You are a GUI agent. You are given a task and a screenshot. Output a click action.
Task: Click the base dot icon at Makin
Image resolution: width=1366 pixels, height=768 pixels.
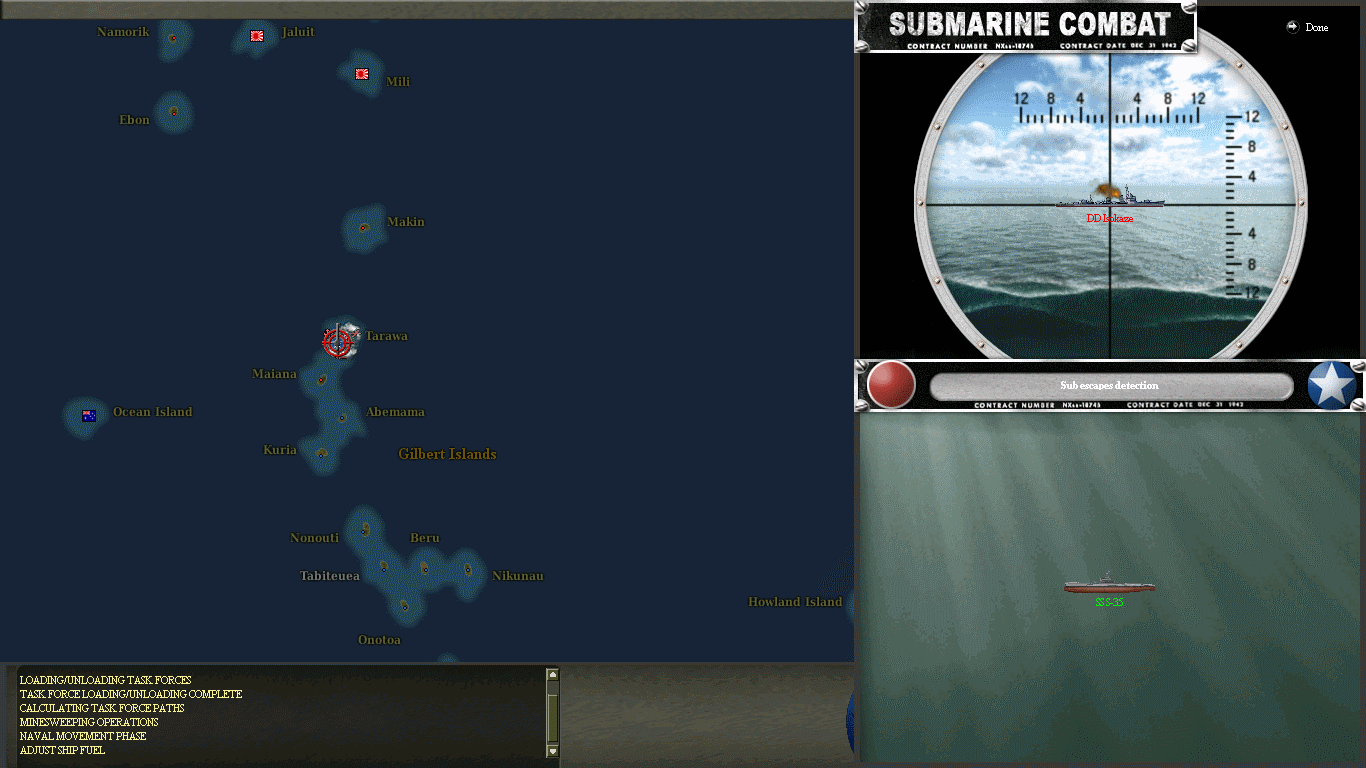[362, 228]
